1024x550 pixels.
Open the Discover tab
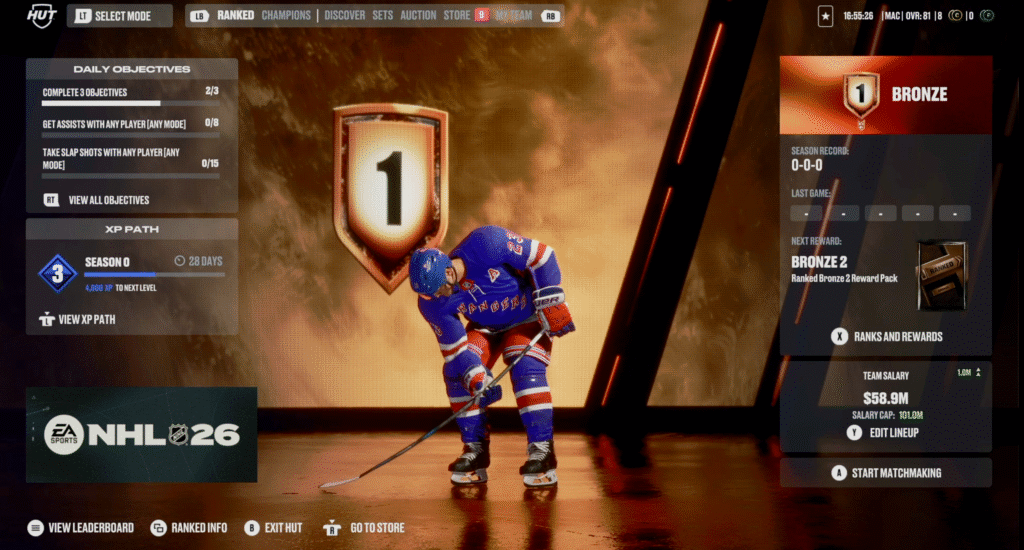[344, 15]
